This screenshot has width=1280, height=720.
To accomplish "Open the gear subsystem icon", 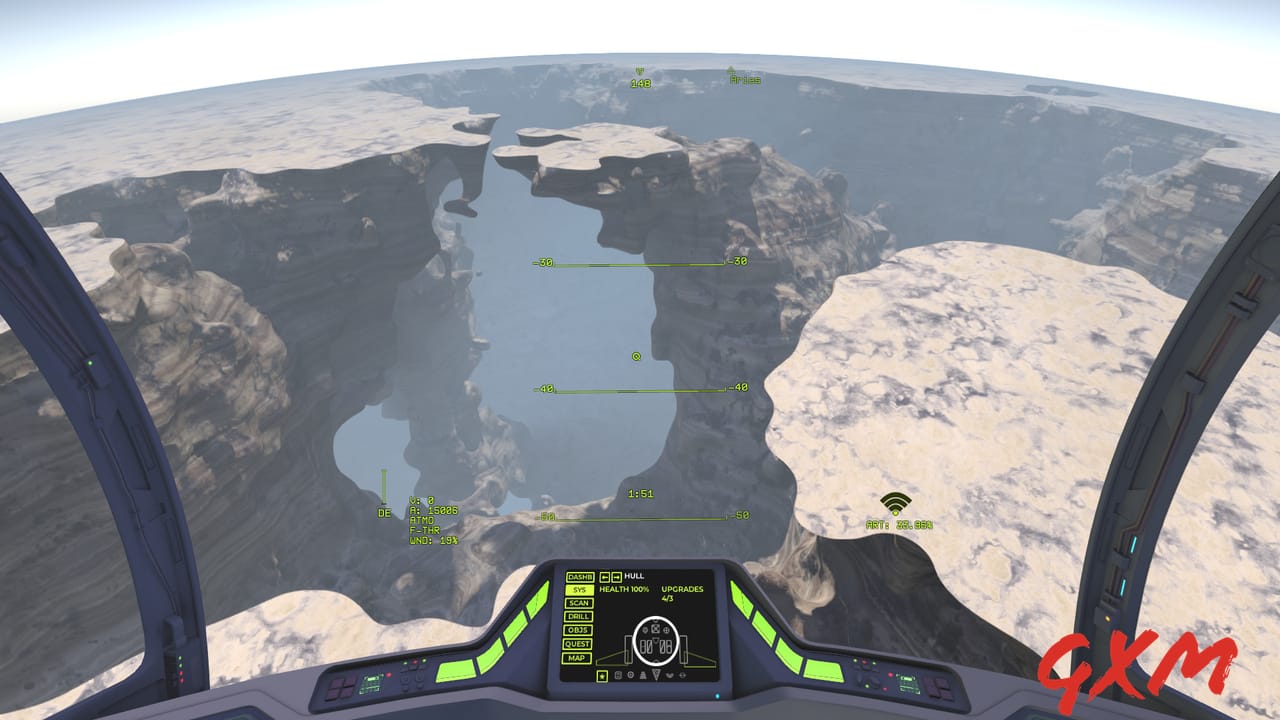I will click(x=631, y=675).
